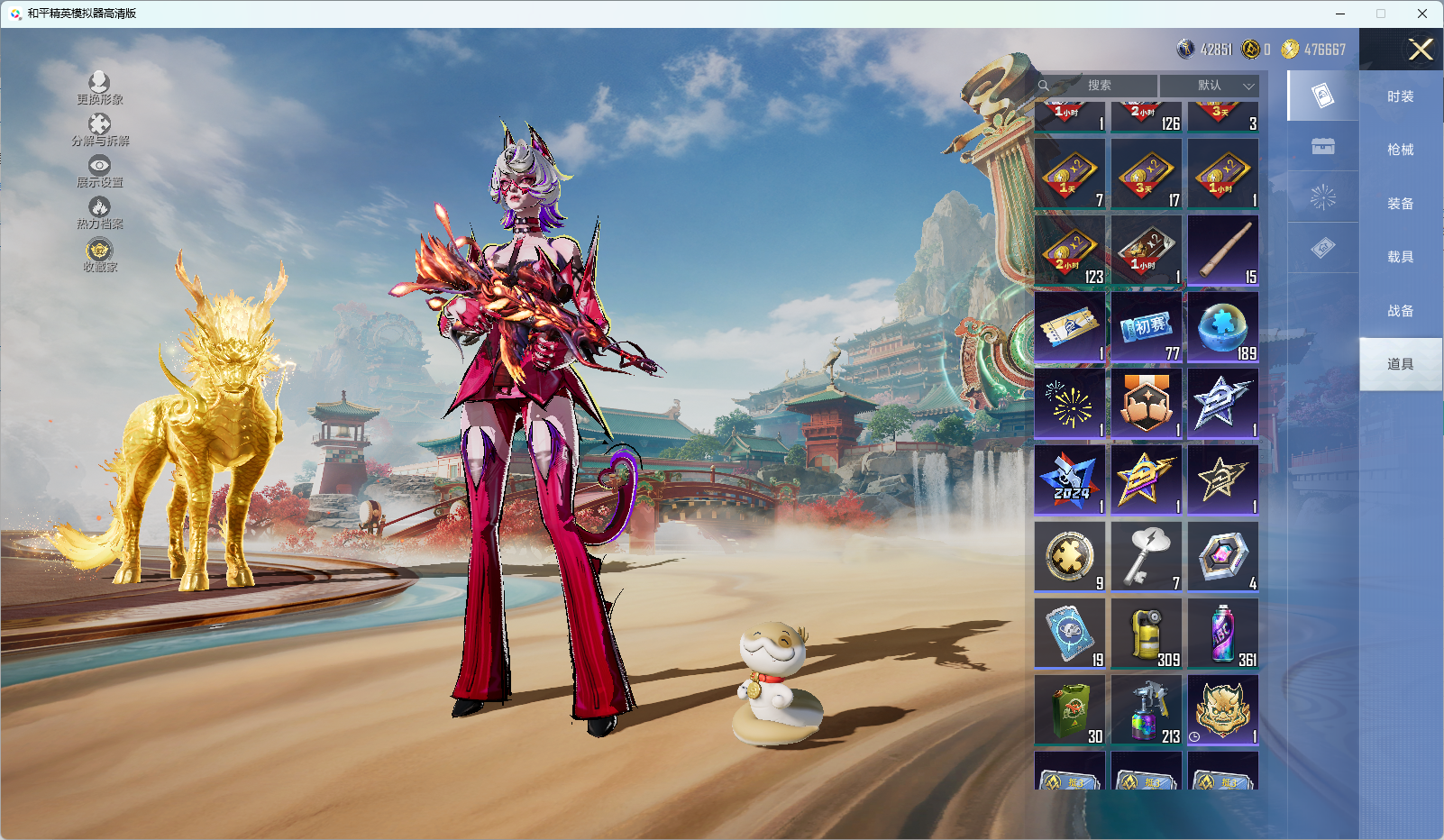Select the 道具 items tab
Screen dimensions: 1444x840
(x=1400, y=364)
